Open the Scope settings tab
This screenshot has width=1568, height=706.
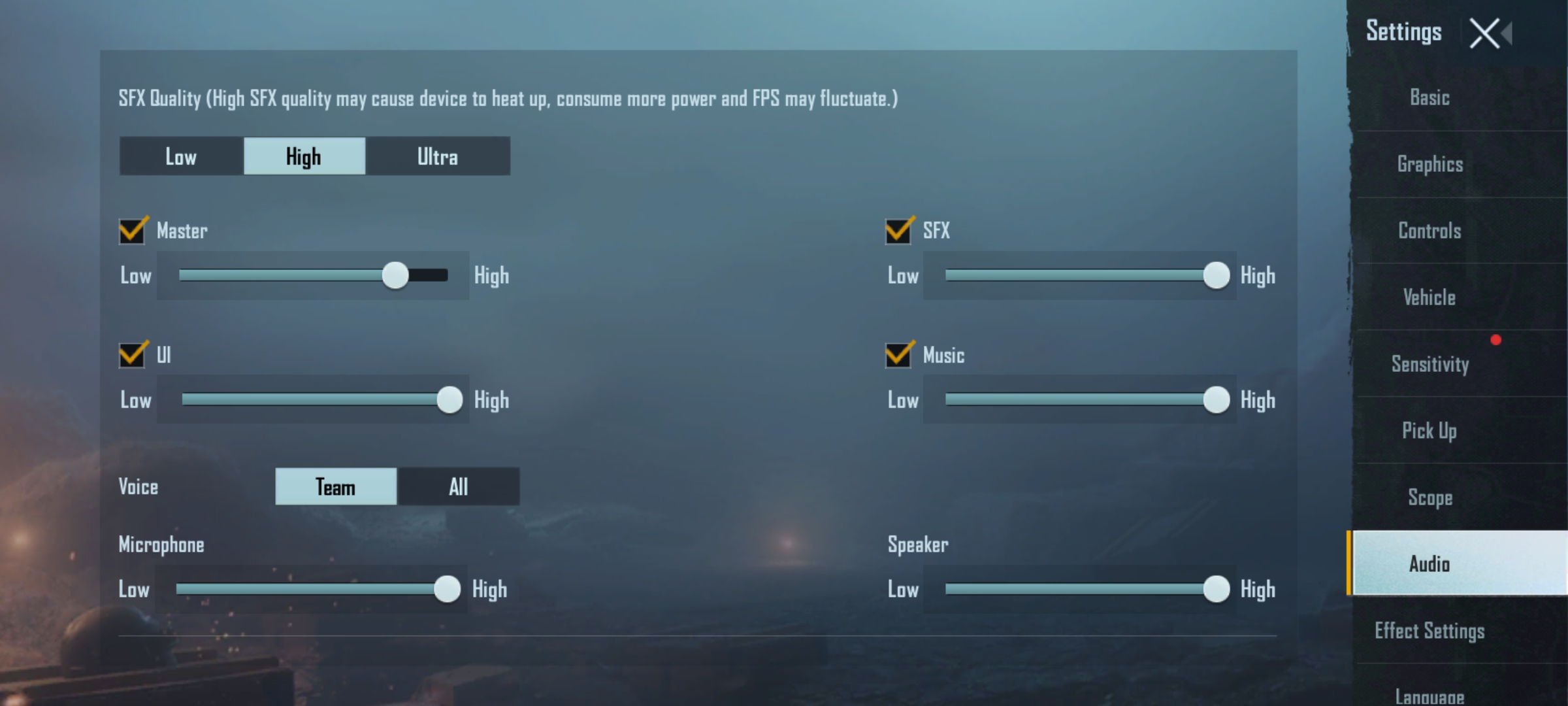pyautogui.click(x=1431, y=497)
